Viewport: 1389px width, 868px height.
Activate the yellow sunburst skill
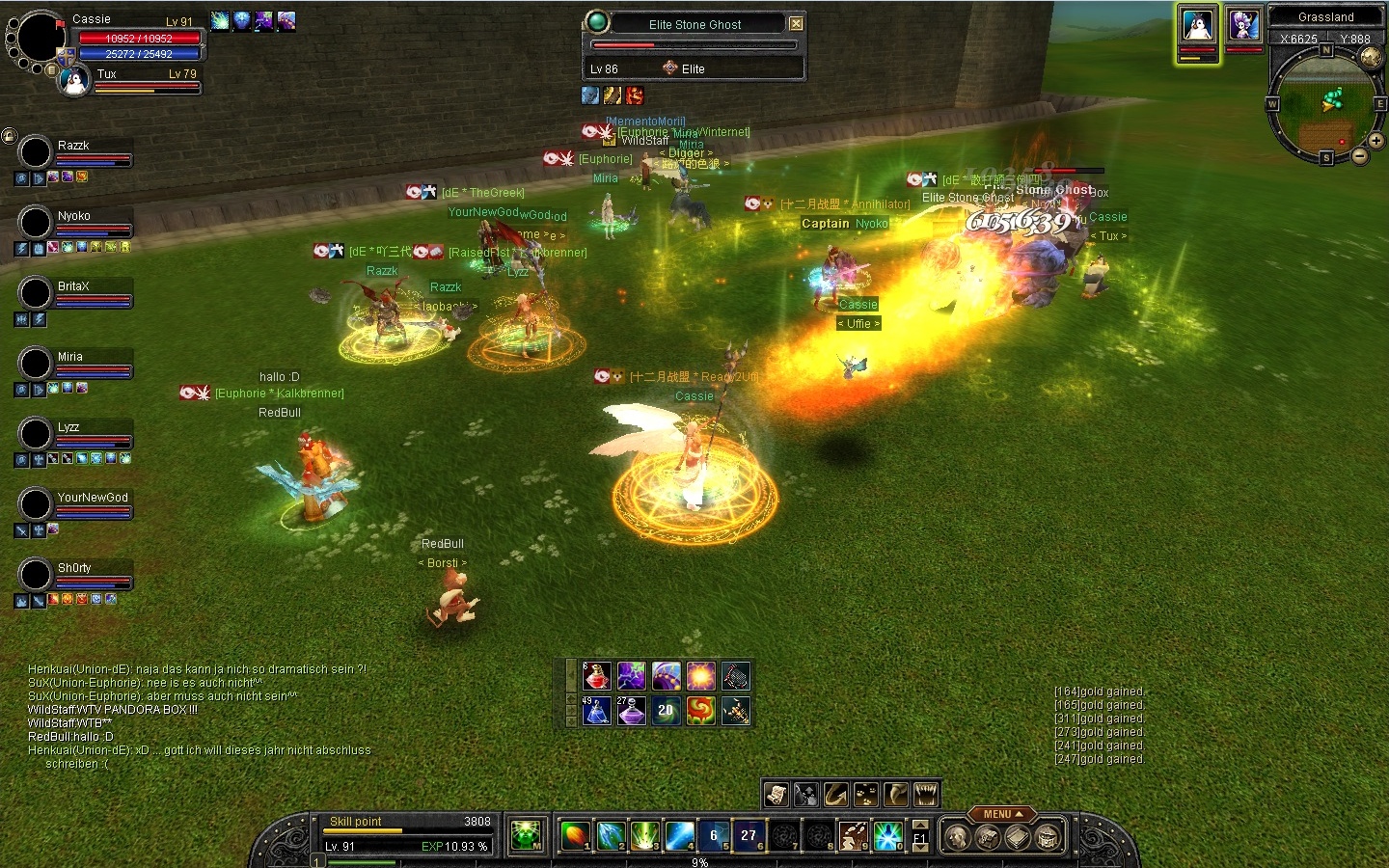(700, 676)
